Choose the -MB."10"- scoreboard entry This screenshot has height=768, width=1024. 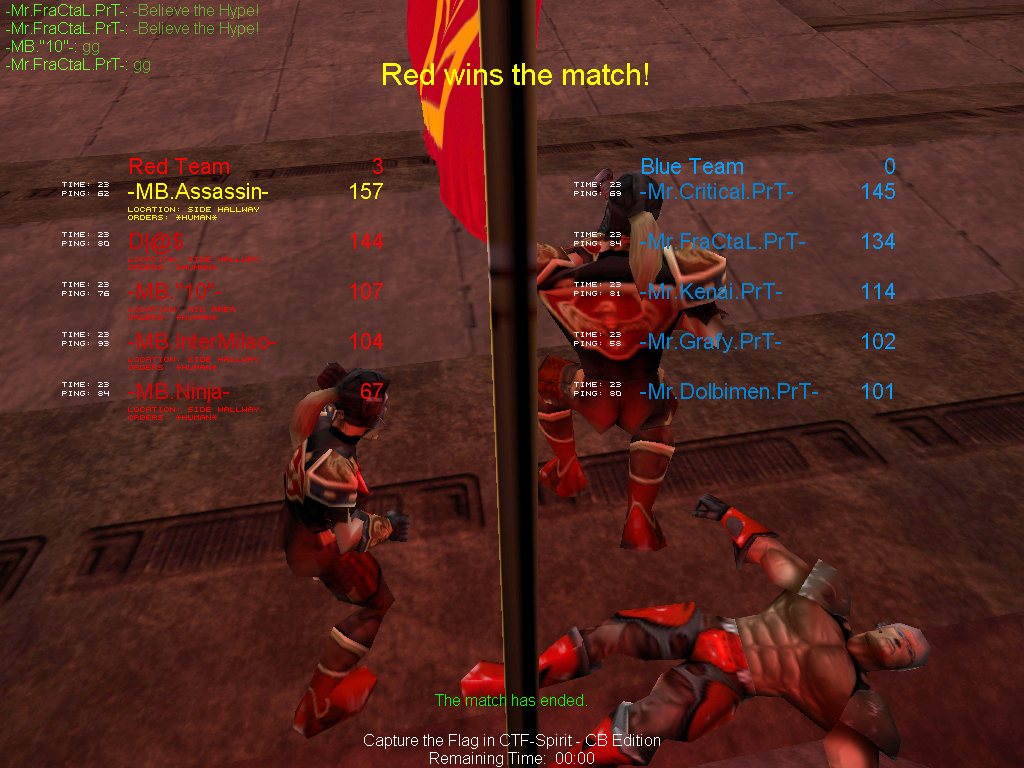tap(172, 291)
